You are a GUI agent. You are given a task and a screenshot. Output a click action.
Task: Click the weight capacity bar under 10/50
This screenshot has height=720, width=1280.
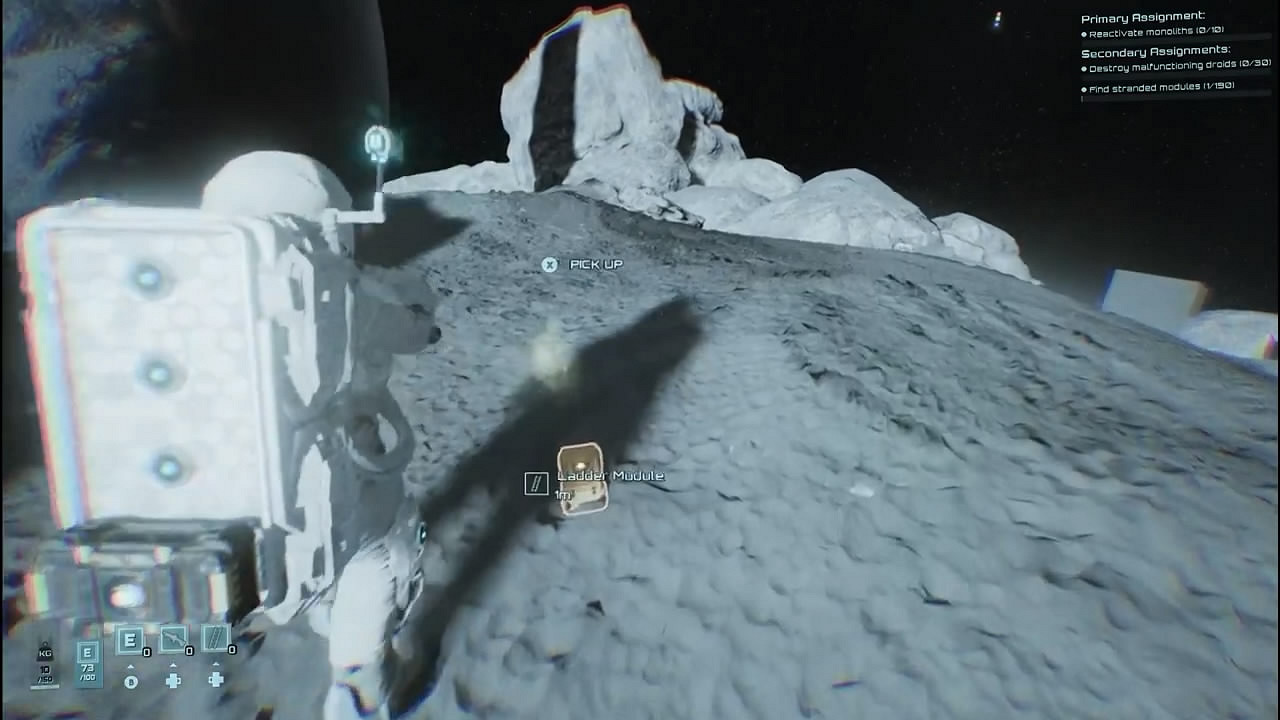[44, 686]
